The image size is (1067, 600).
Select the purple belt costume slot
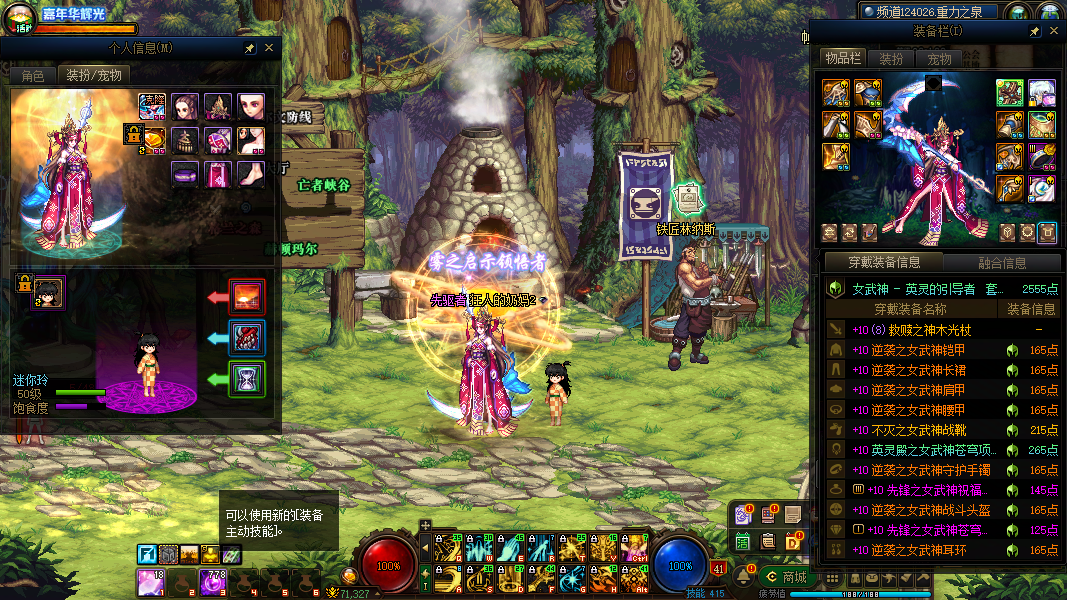184,174
